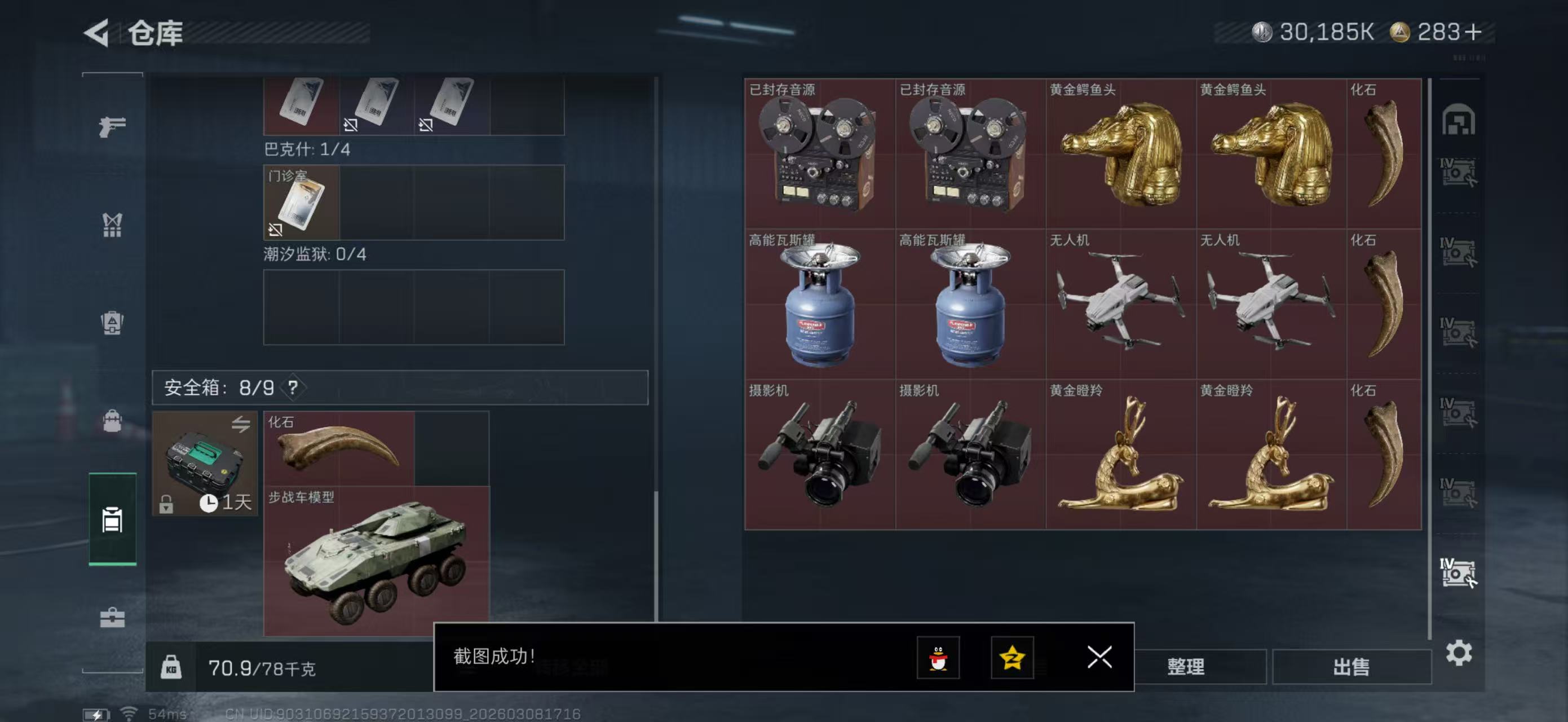The width and height of the screenshot is (1568, 722).
Task: Show the 安全箱 question mark help
Action: click(x=293, y=387)
